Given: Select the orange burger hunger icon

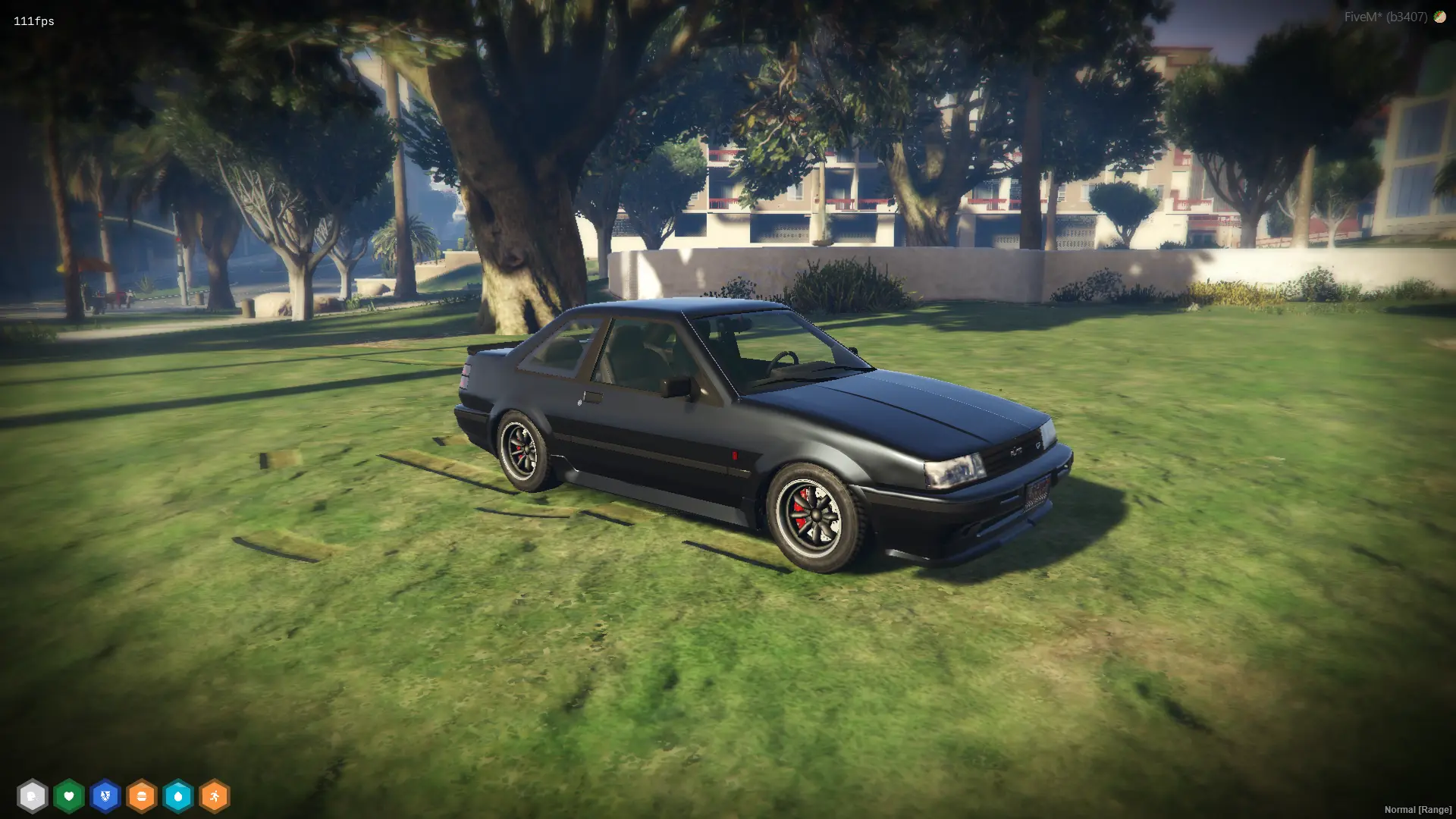Looking at the screenshot, I should (142, 796).
